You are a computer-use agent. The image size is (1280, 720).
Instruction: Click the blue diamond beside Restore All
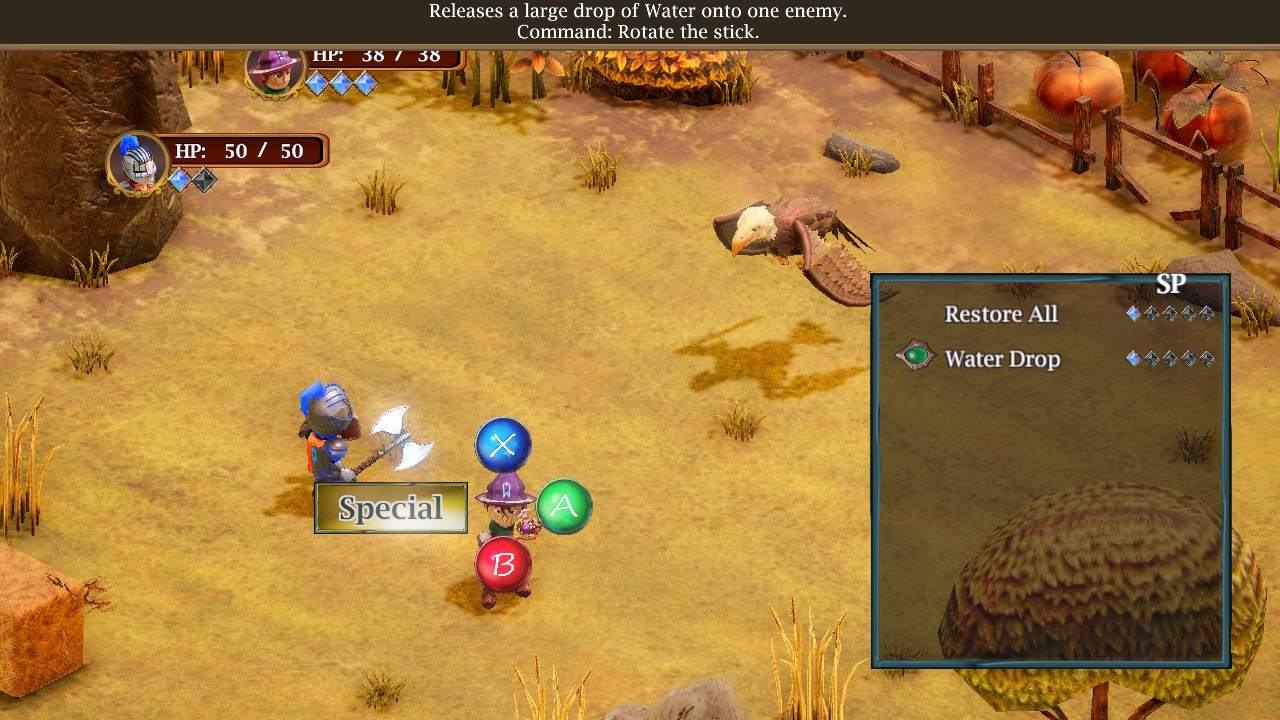tap(1133, 314)
